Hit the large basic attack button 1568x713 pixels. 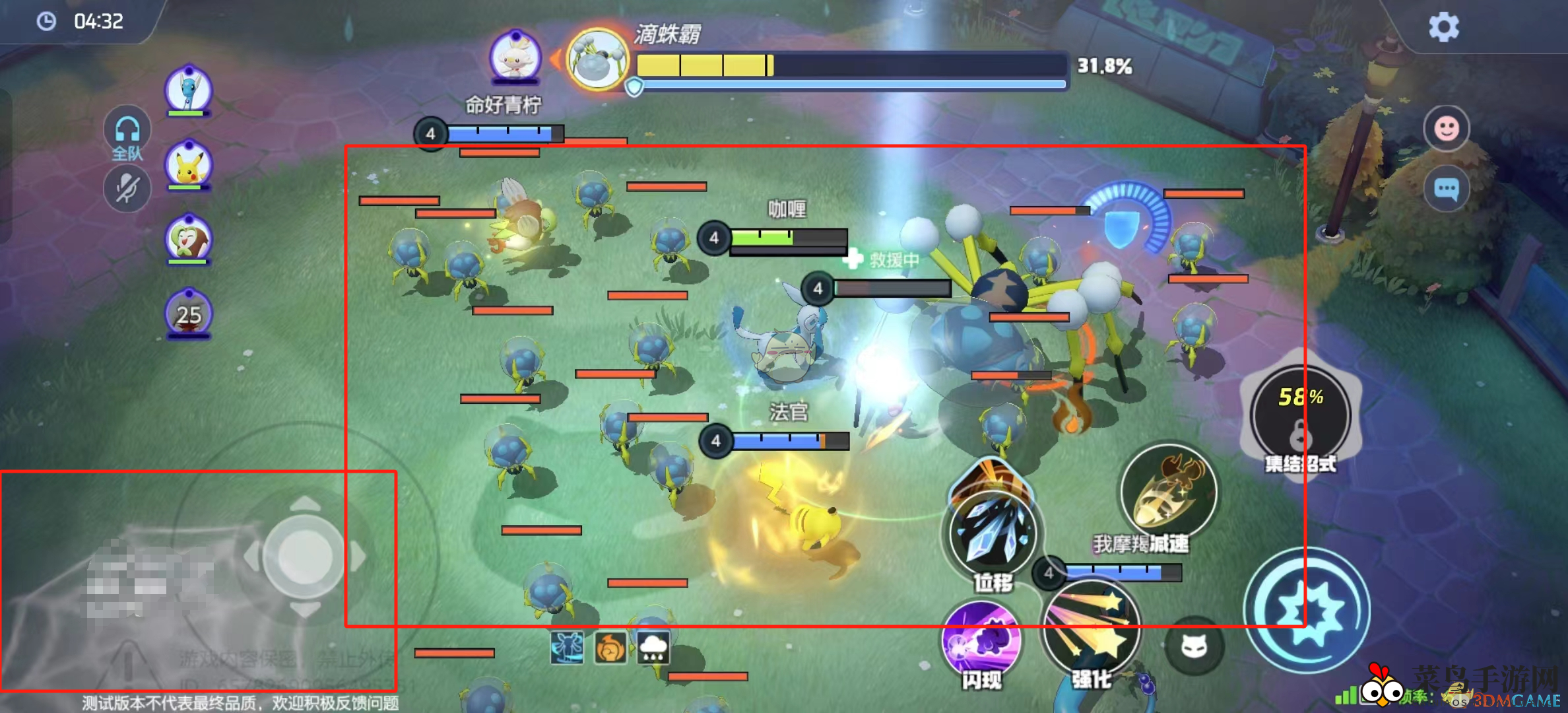pyautogui.click(x=1307, y=611)
